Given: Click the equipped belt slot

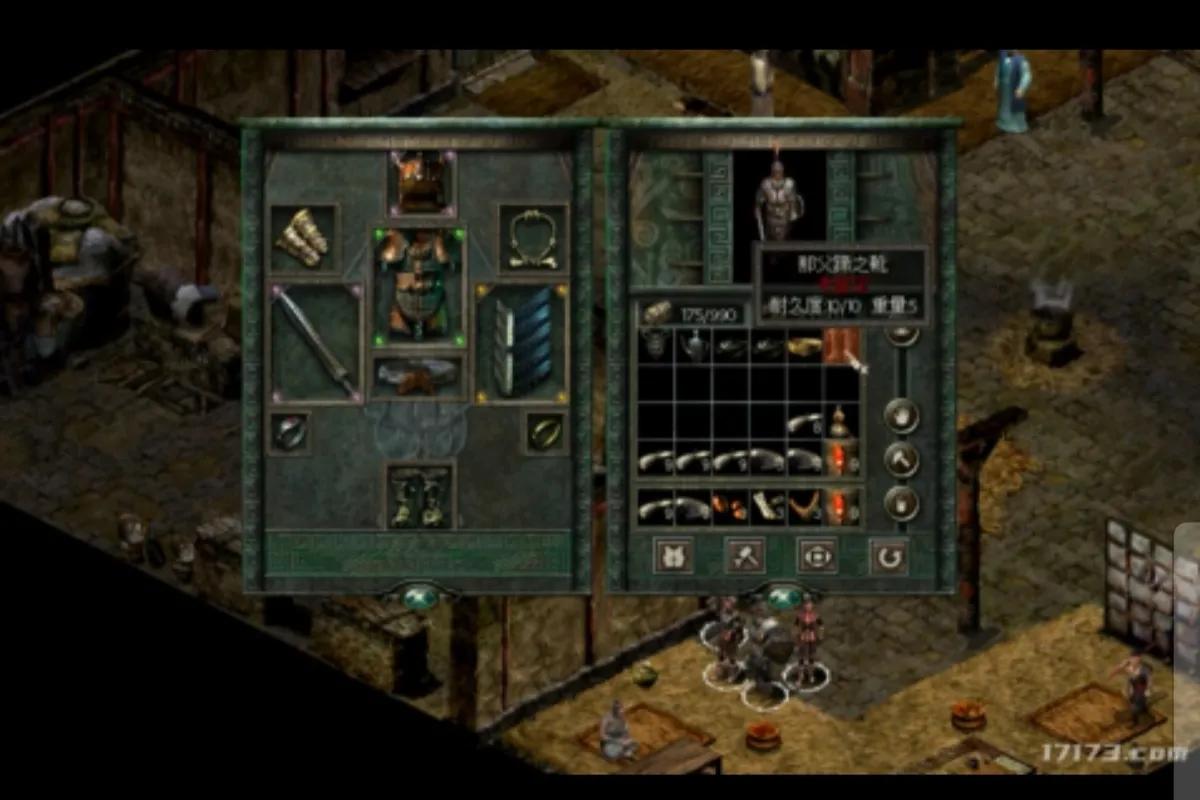Looking at the screenshot, I should [x=420, y=376].
